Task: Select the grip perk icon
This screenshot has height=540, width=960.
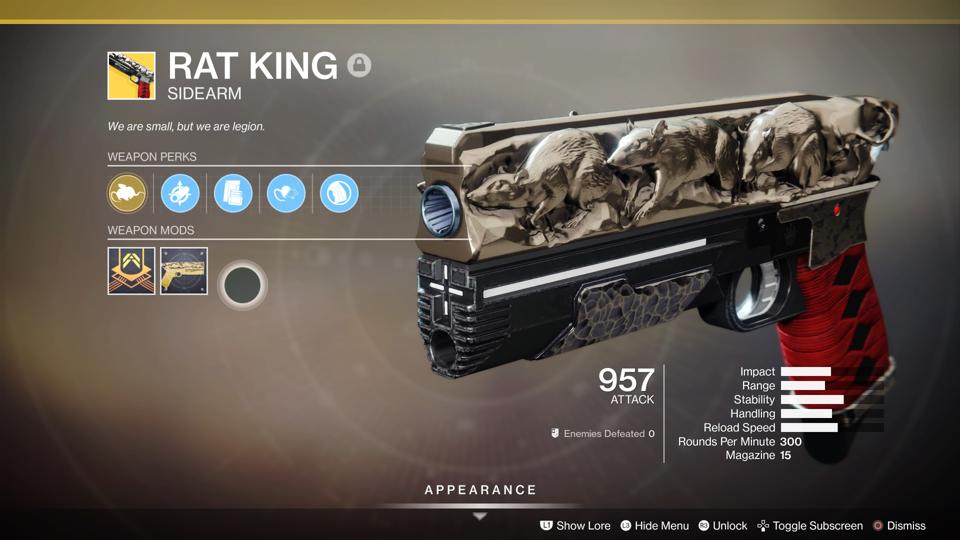Action: click(x=339, y=193)
